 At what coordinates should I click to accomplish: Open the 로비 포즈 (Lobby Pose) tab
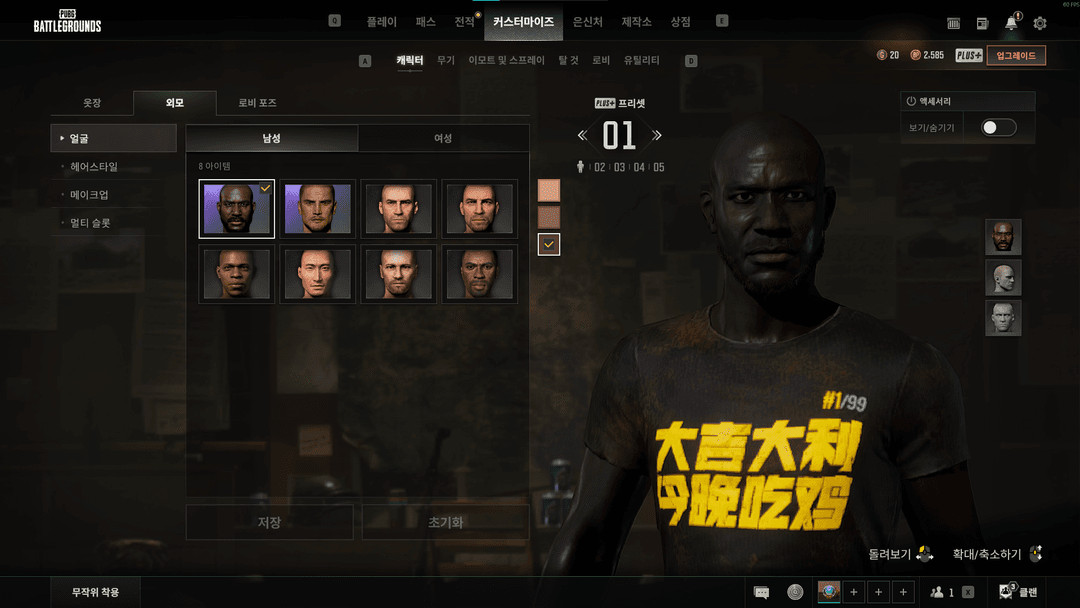(x=257, y=103)
